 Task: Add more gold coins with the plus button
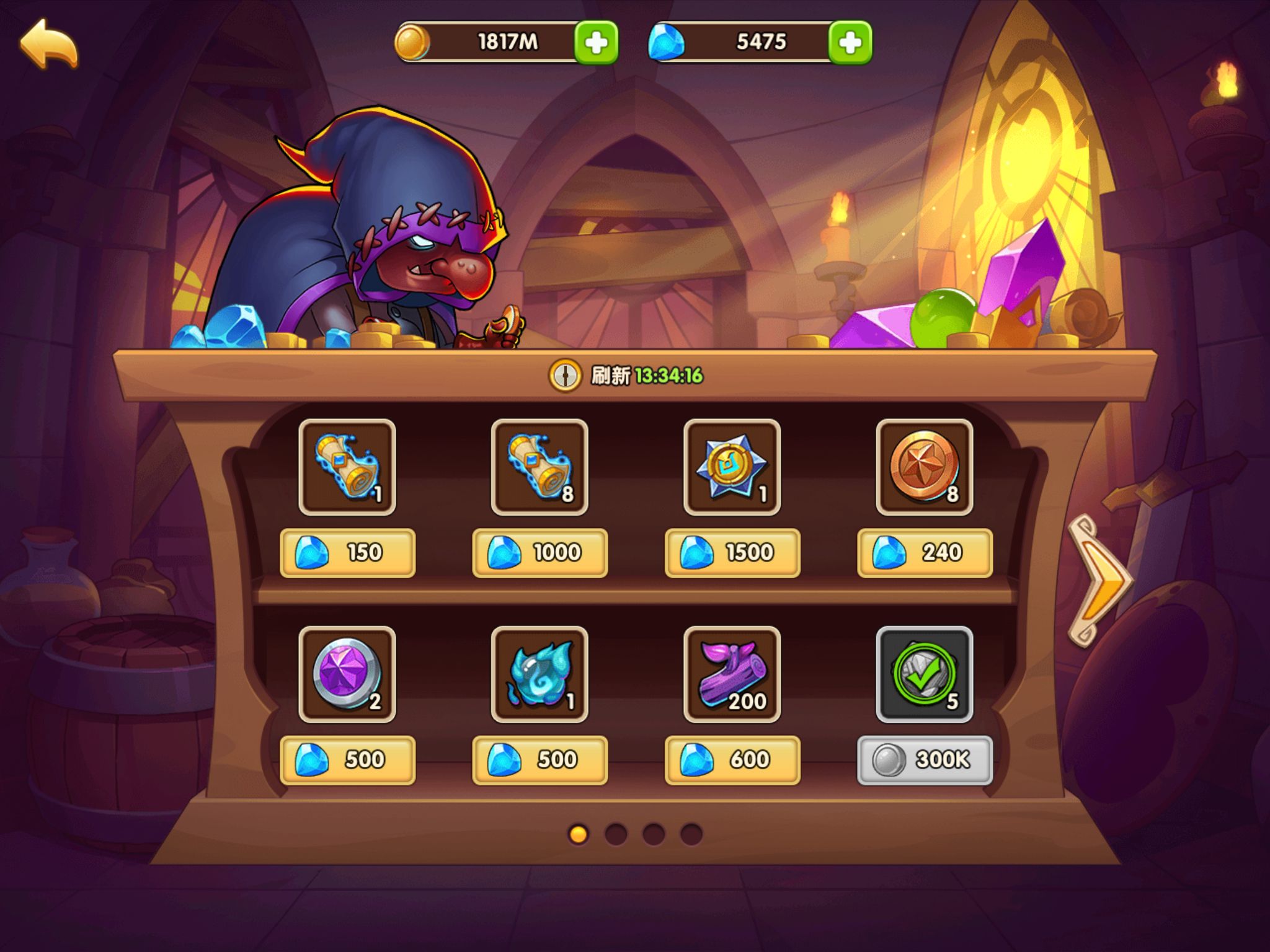(596, 43)
